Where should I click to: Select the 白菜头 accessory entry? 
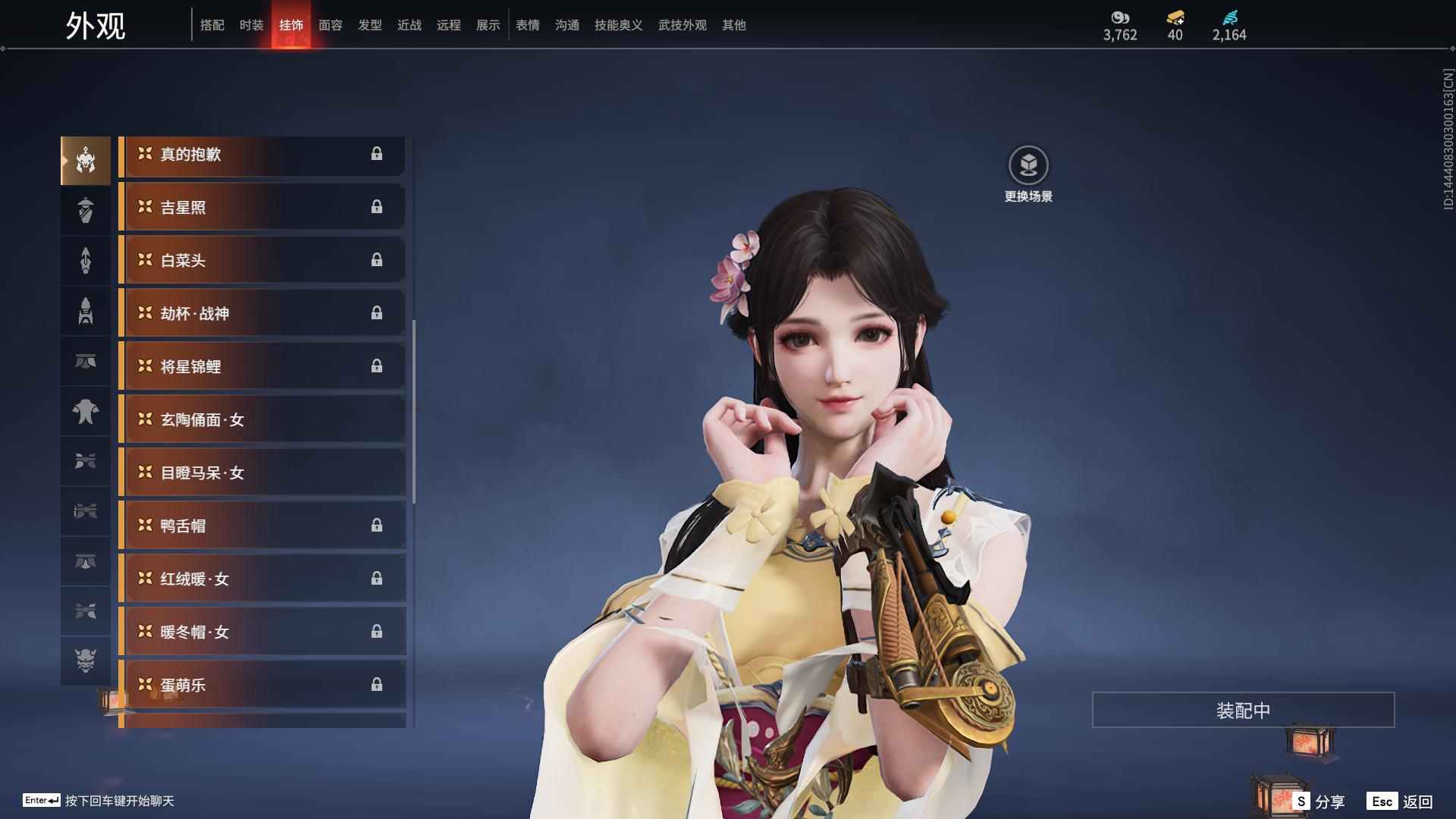coord(262,260)
